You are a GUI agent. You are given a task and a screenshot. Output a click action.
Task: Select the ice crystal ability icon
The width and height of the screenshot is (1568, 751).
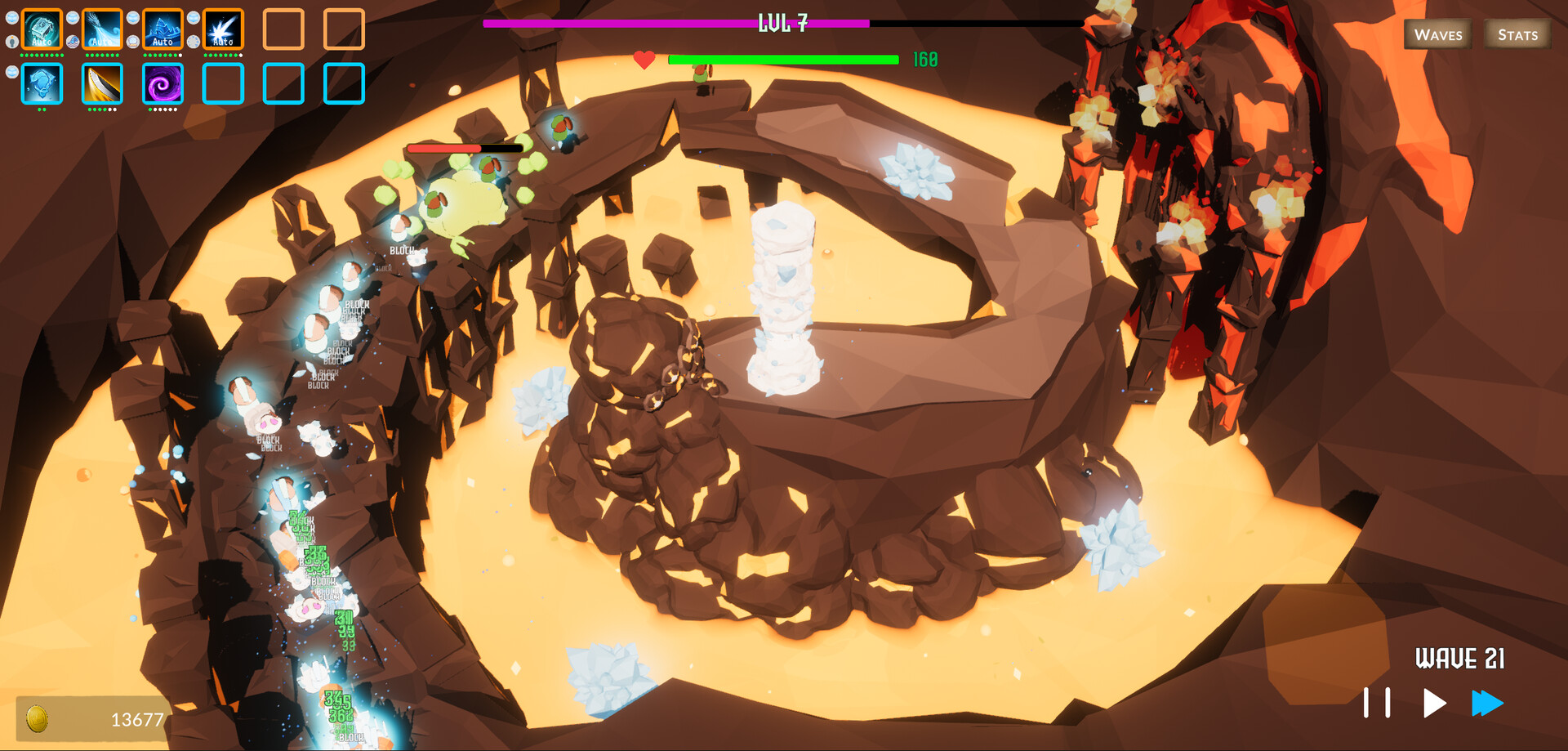click(163, 29)
